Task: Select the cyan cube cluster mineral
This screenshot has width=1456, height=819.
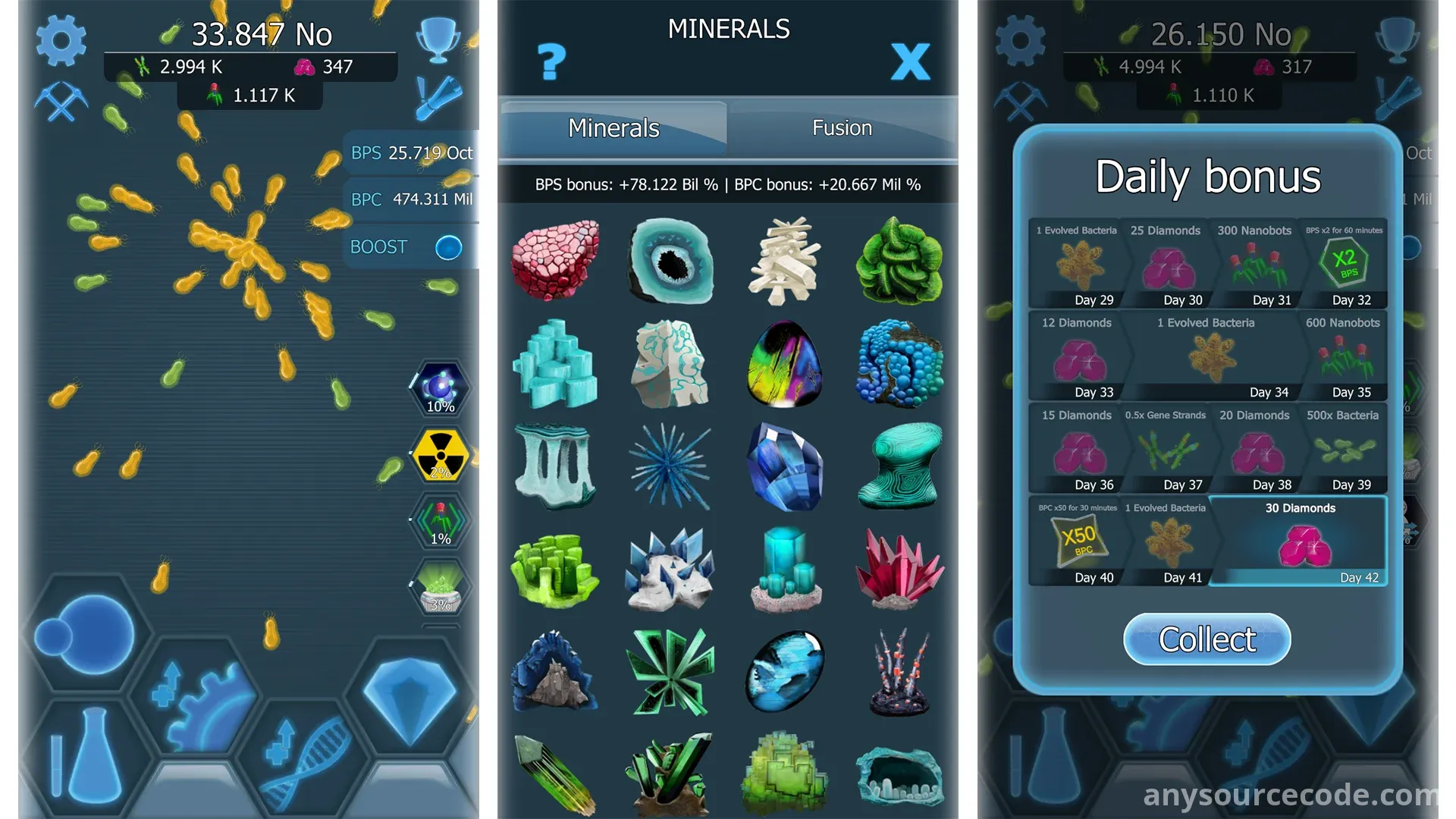Action: pos(555,364)
